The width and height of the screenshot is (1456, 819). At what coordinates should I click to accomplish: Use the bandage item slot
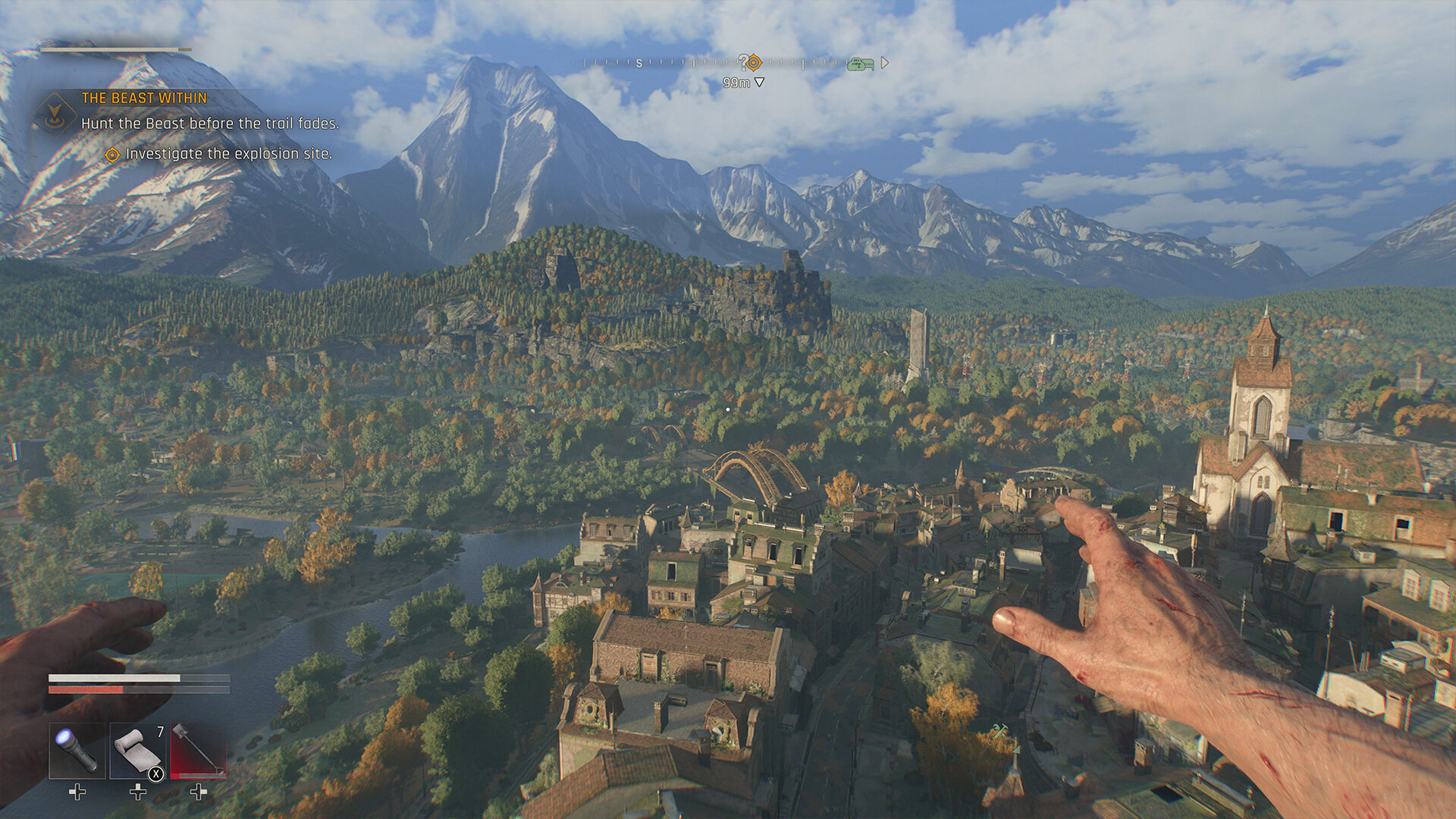pyautogui.click(x=138, y=751)
